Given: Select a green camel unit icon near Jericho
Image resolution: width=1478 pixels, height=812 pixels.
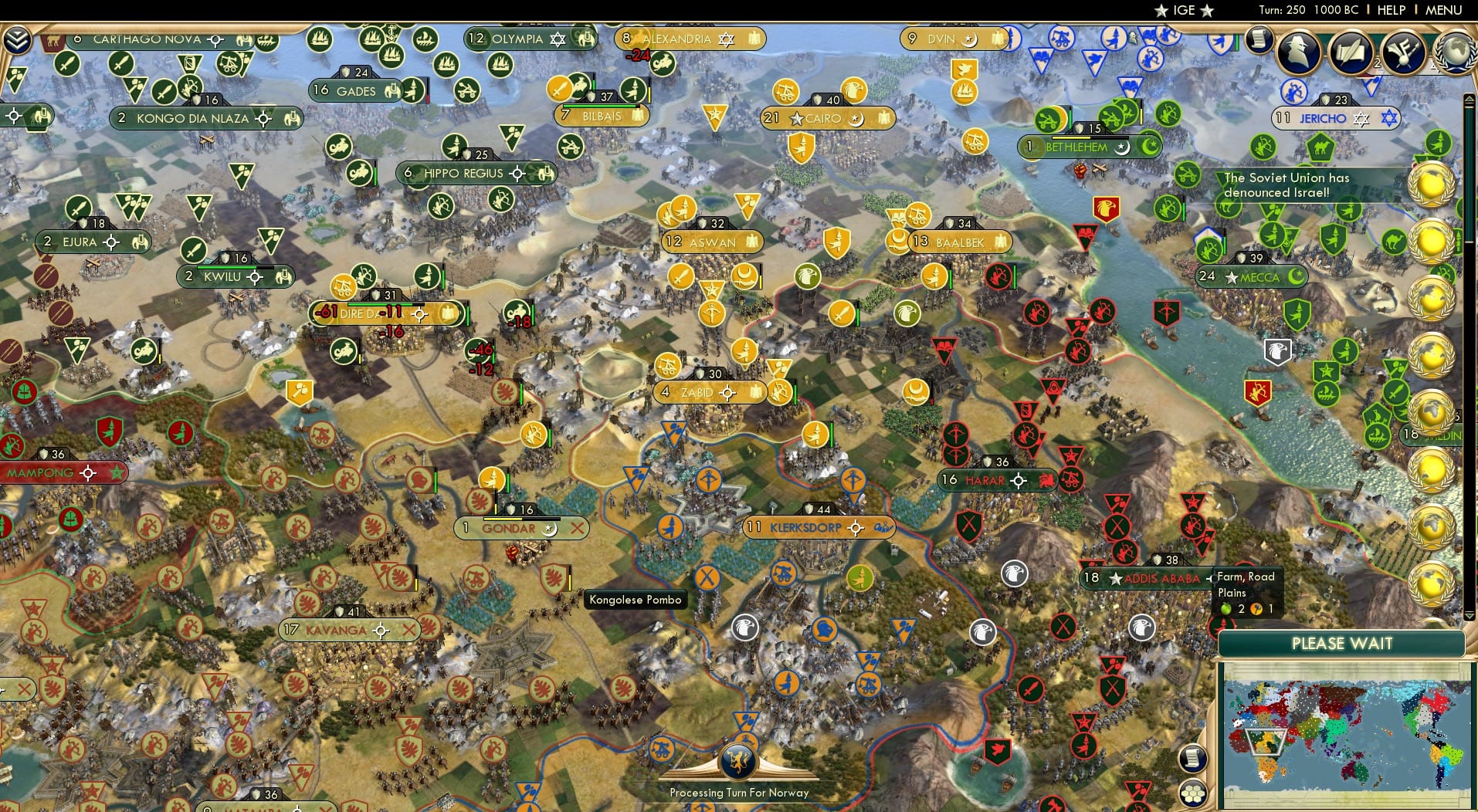Looking at the screenshot, I should (1320, 147).
